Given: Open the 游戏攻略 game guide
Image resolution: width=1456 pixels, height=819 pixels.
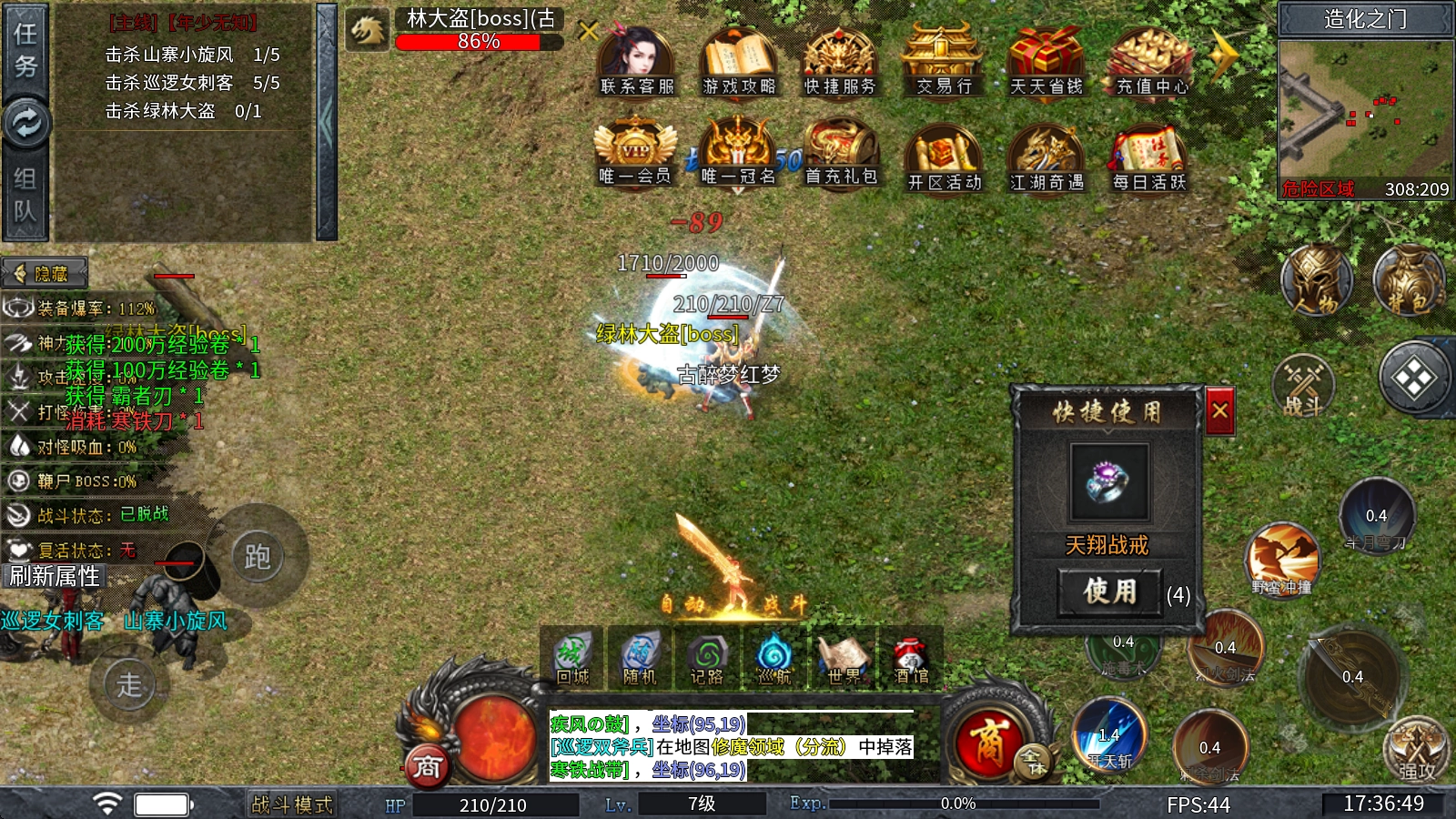Looking at the screenshot, I should 738,60.
